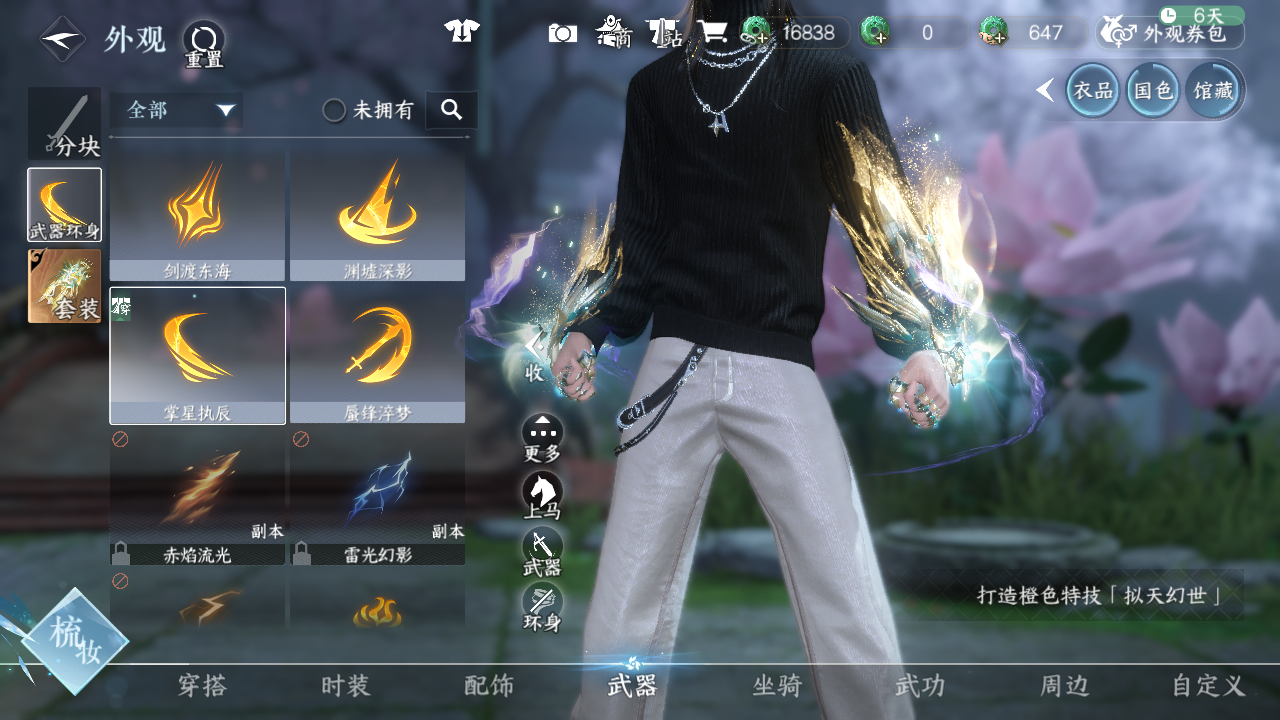Open the 外观券包 voucher pack
The image size is (1280, 720).
tap(1171, 33)
